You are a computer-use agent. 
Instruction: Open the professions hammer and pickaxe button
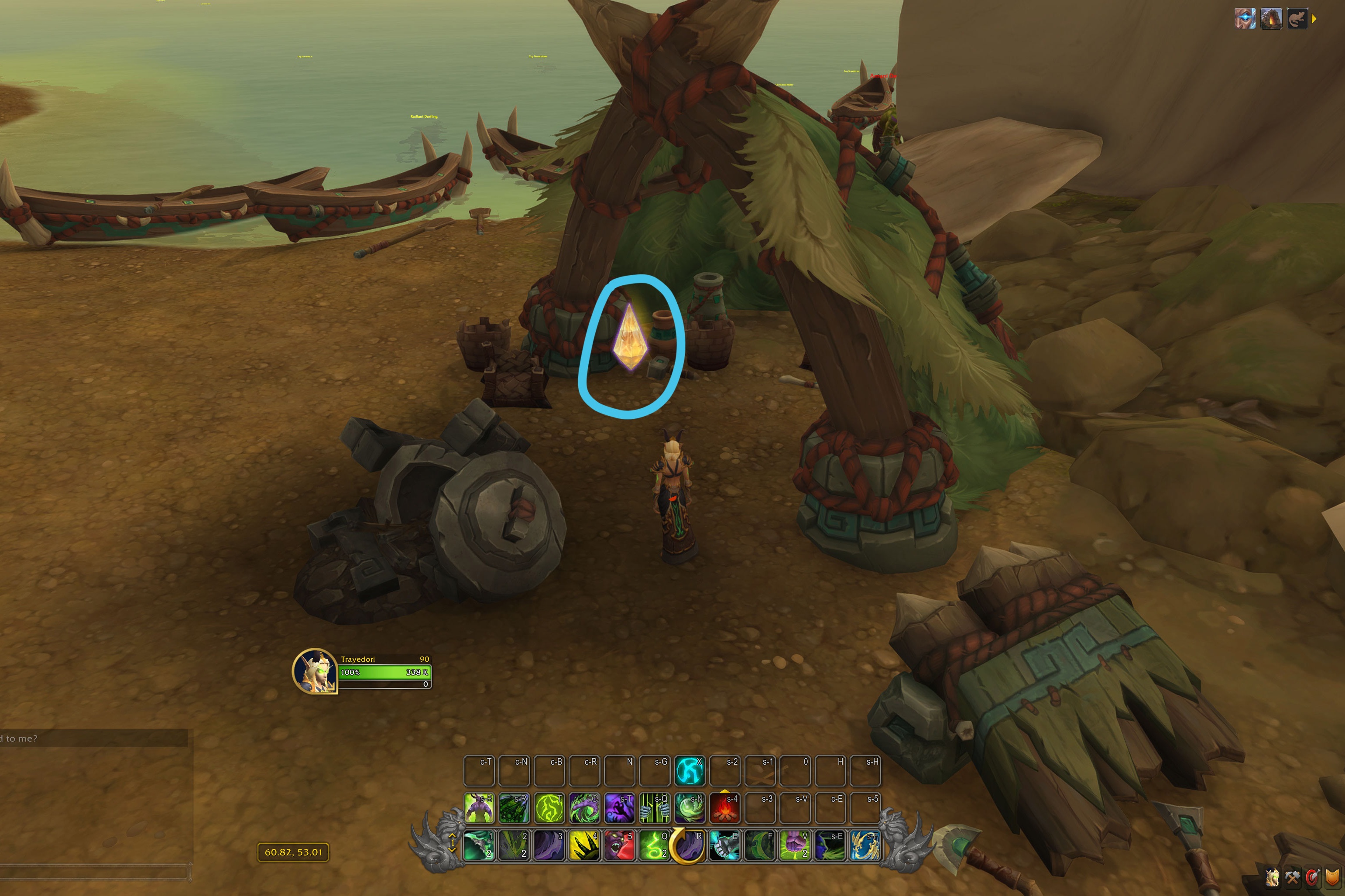coord(1292,877)
